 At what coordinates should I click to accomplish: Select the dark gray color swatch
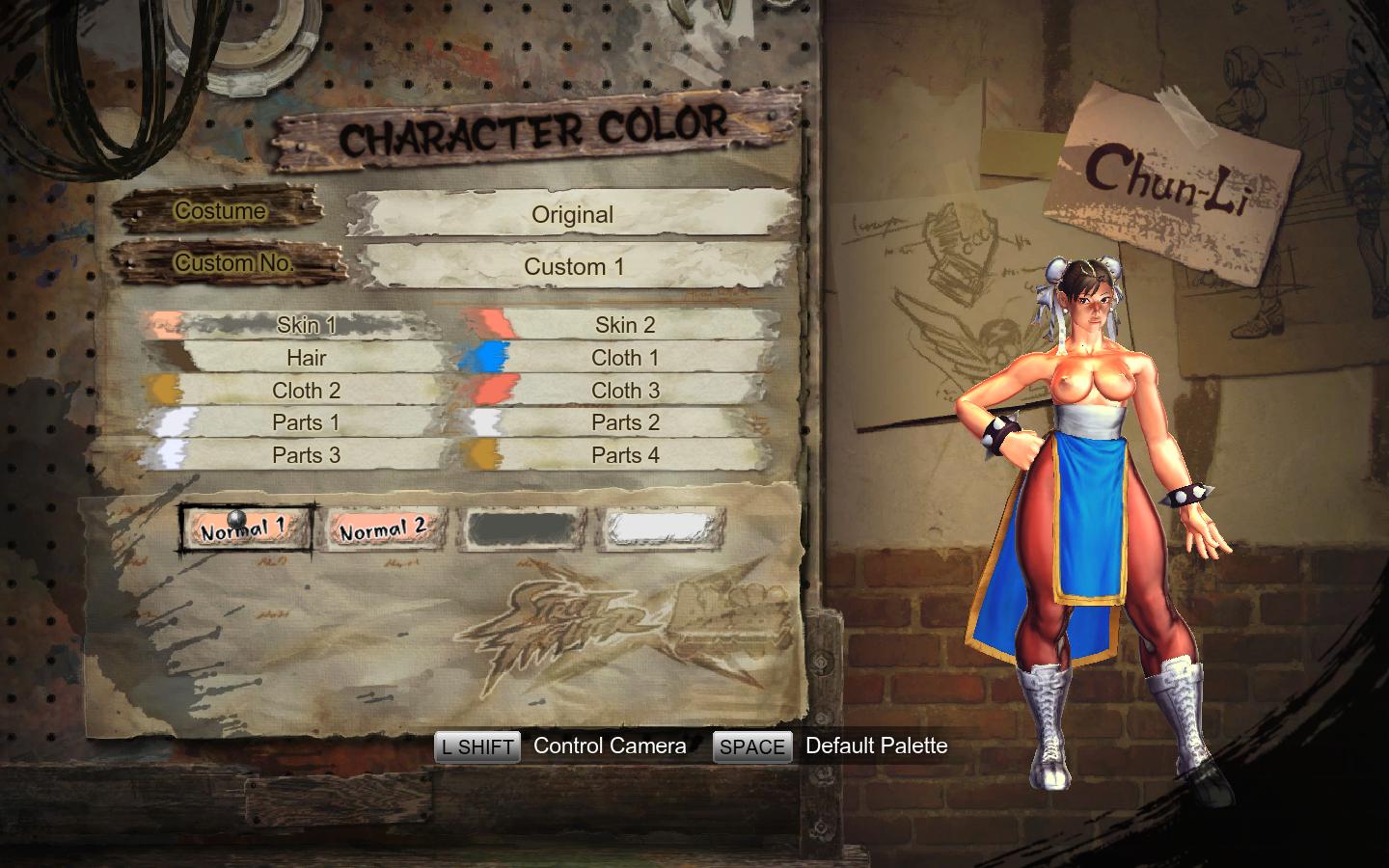click(x=520, y=529)
